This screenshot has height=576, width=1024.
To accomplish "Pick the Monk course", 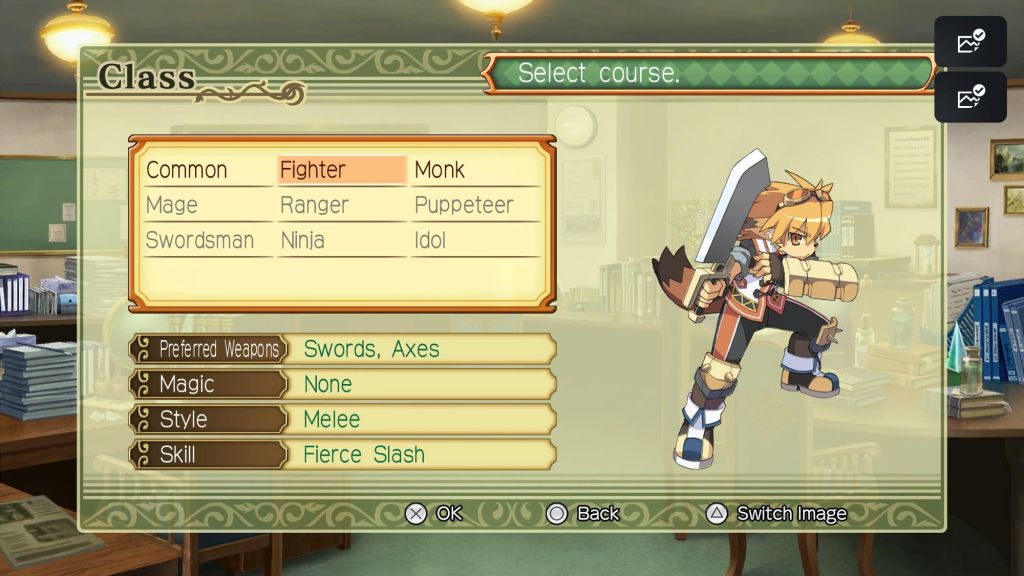I will point(440,170).
